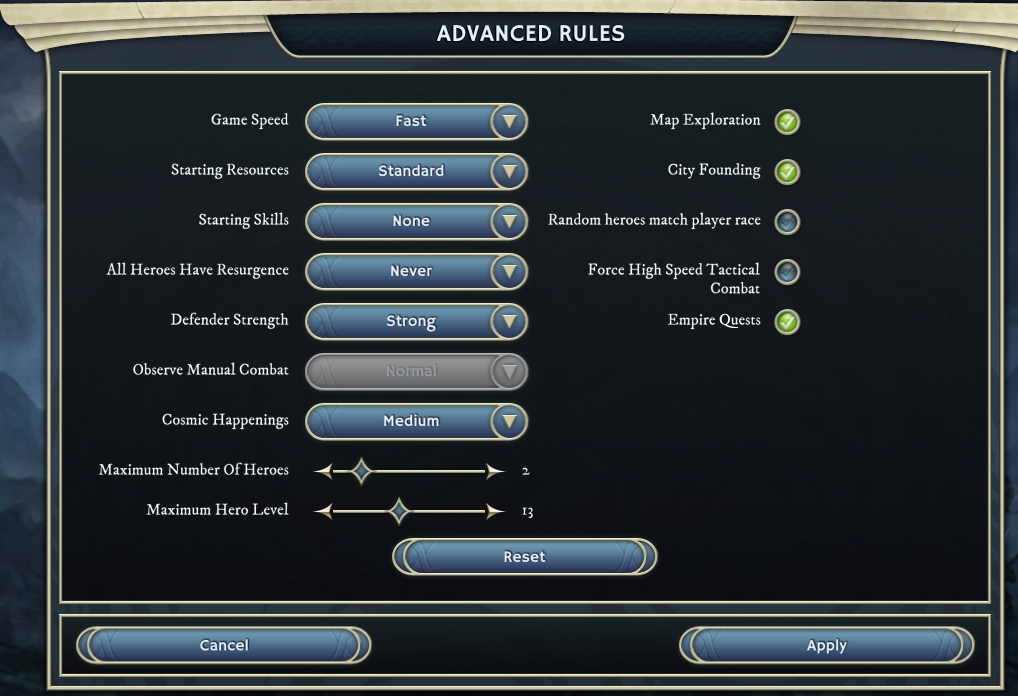Apply the advanced rules settings
Viewport: 1018px width, 696px height.
point(826,645)
